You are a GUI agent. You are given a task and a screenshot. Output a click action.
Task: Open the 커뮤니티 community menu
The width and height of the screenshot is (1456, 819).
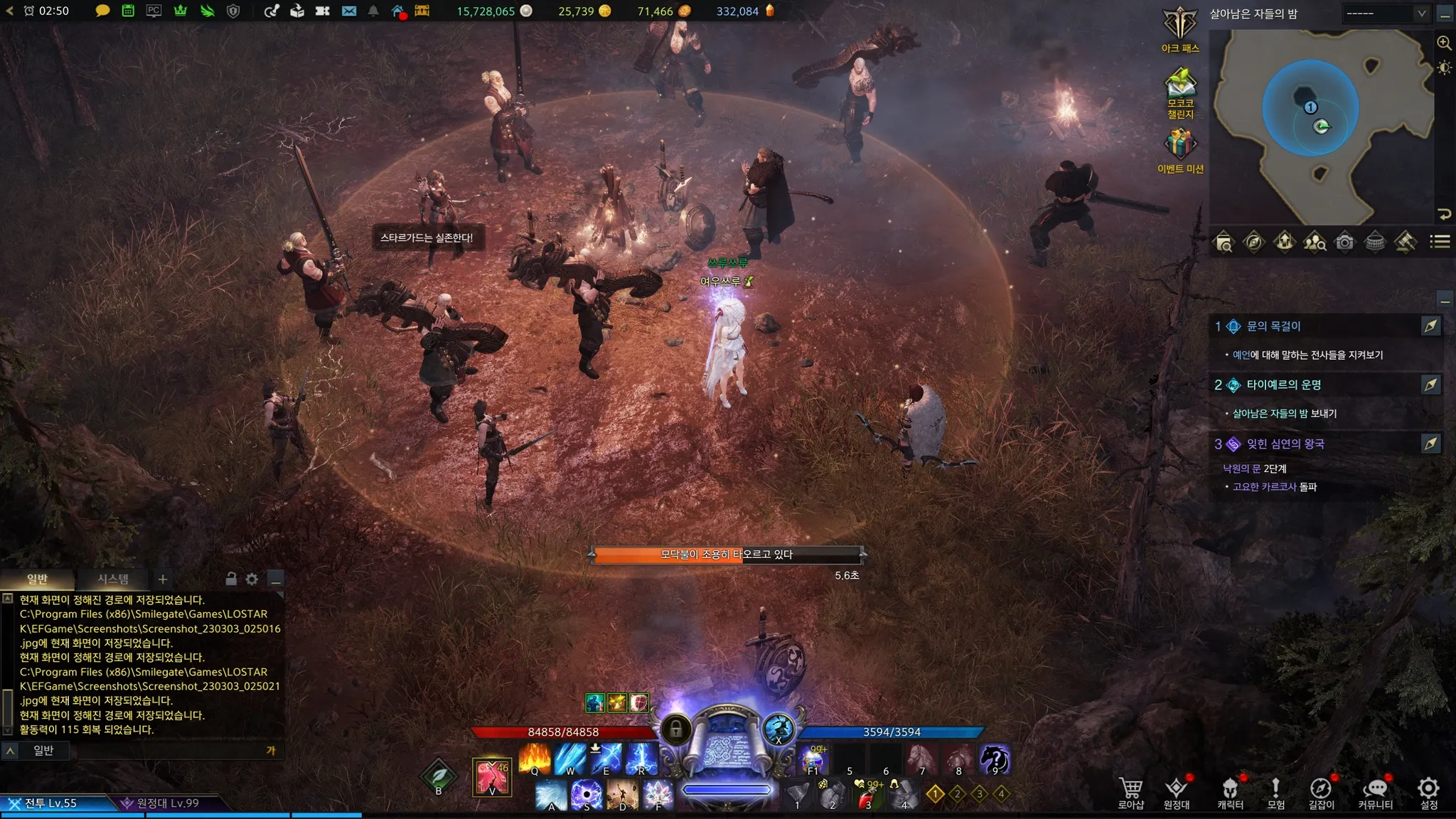[1375, 791]
